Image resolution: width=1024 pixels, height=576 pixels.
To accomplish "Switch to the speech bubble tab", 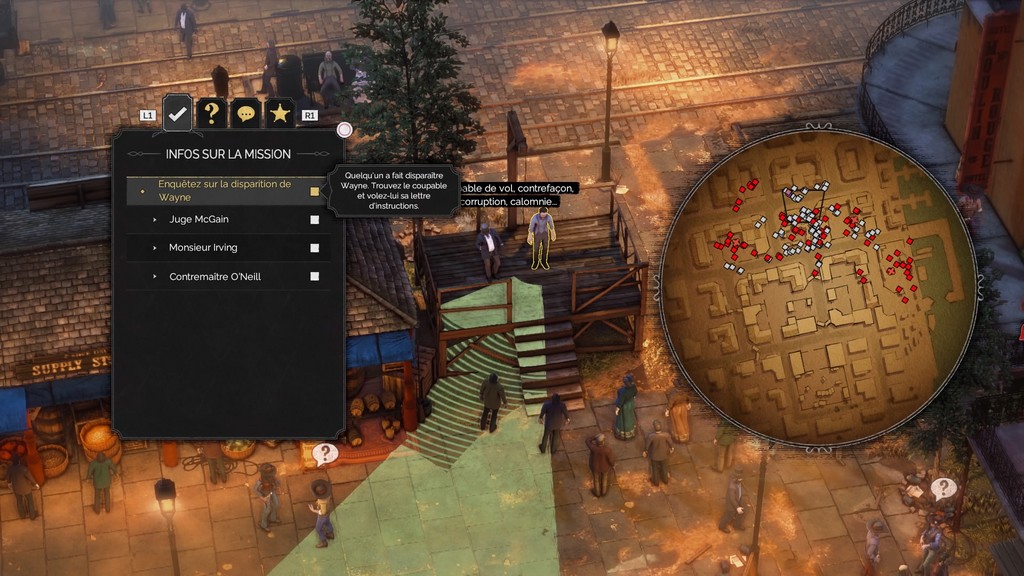I will (245, 113).
